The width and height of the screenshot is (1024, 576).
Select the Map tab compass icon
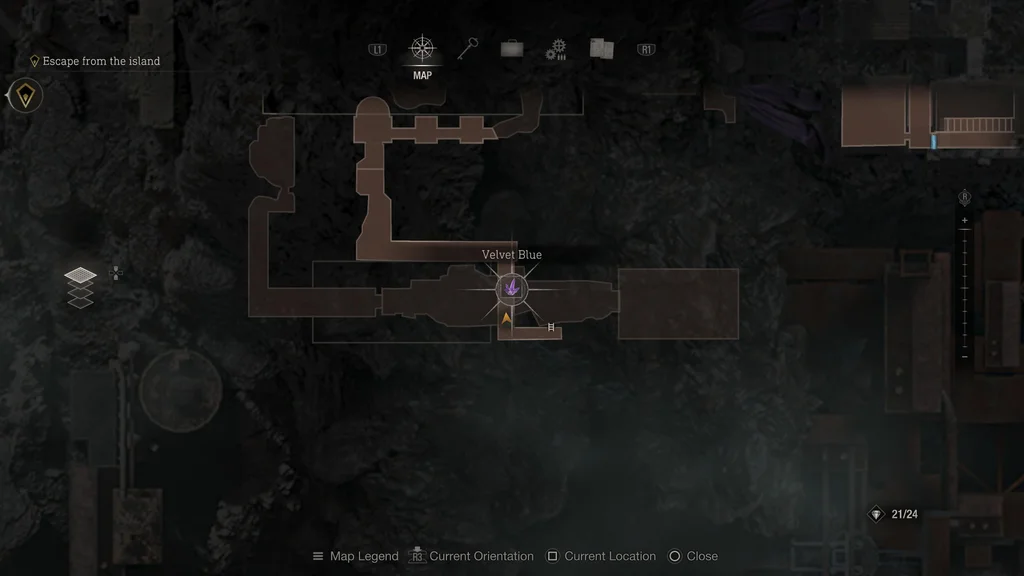click(x=422, y=49)
